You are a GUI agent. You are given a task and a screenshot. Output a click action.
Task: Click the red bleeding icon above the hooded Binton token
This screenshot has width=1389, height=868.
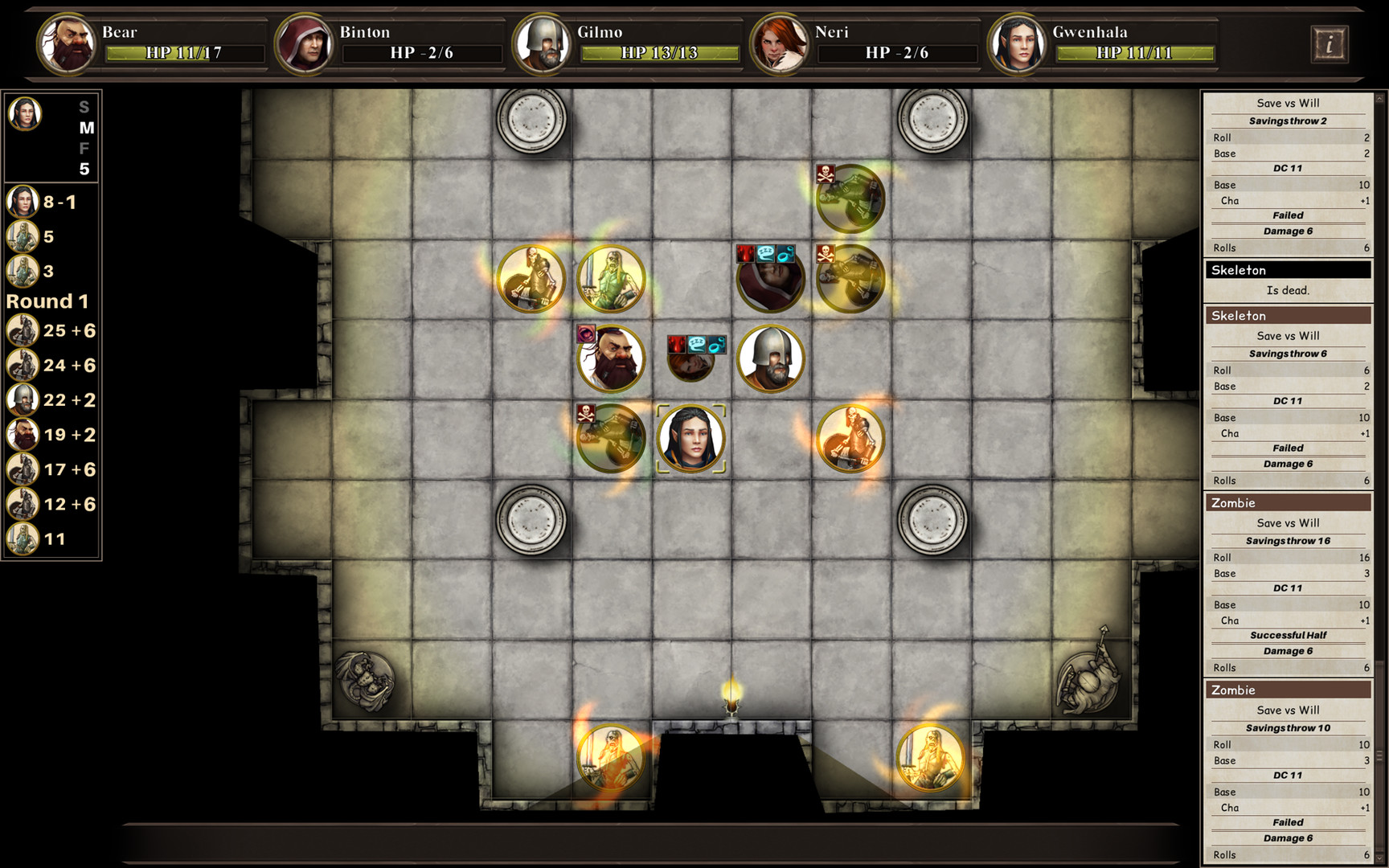(745, 253)
